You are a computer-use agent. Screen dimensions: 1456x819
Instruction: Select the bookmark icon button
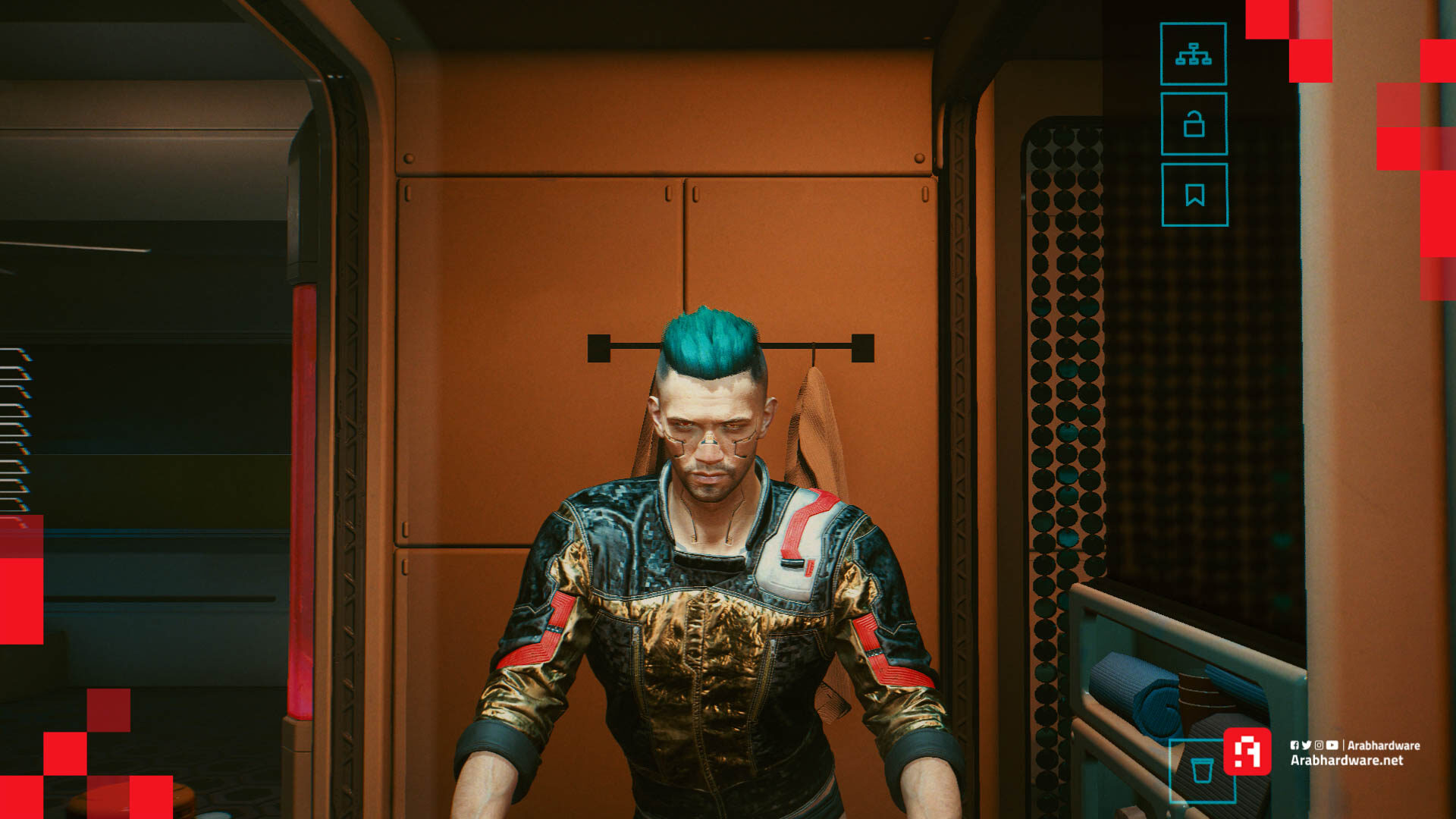tap(1194, 195)
